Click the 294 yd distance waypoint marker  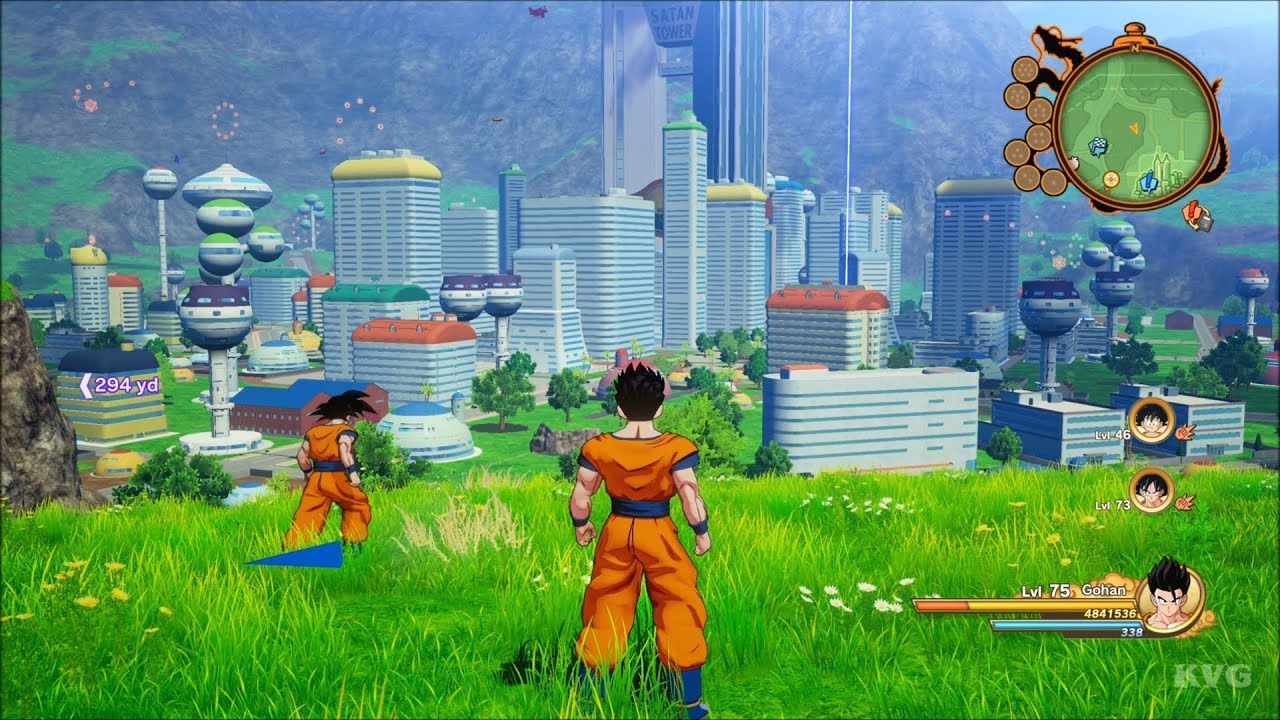(x=120, y=385)
